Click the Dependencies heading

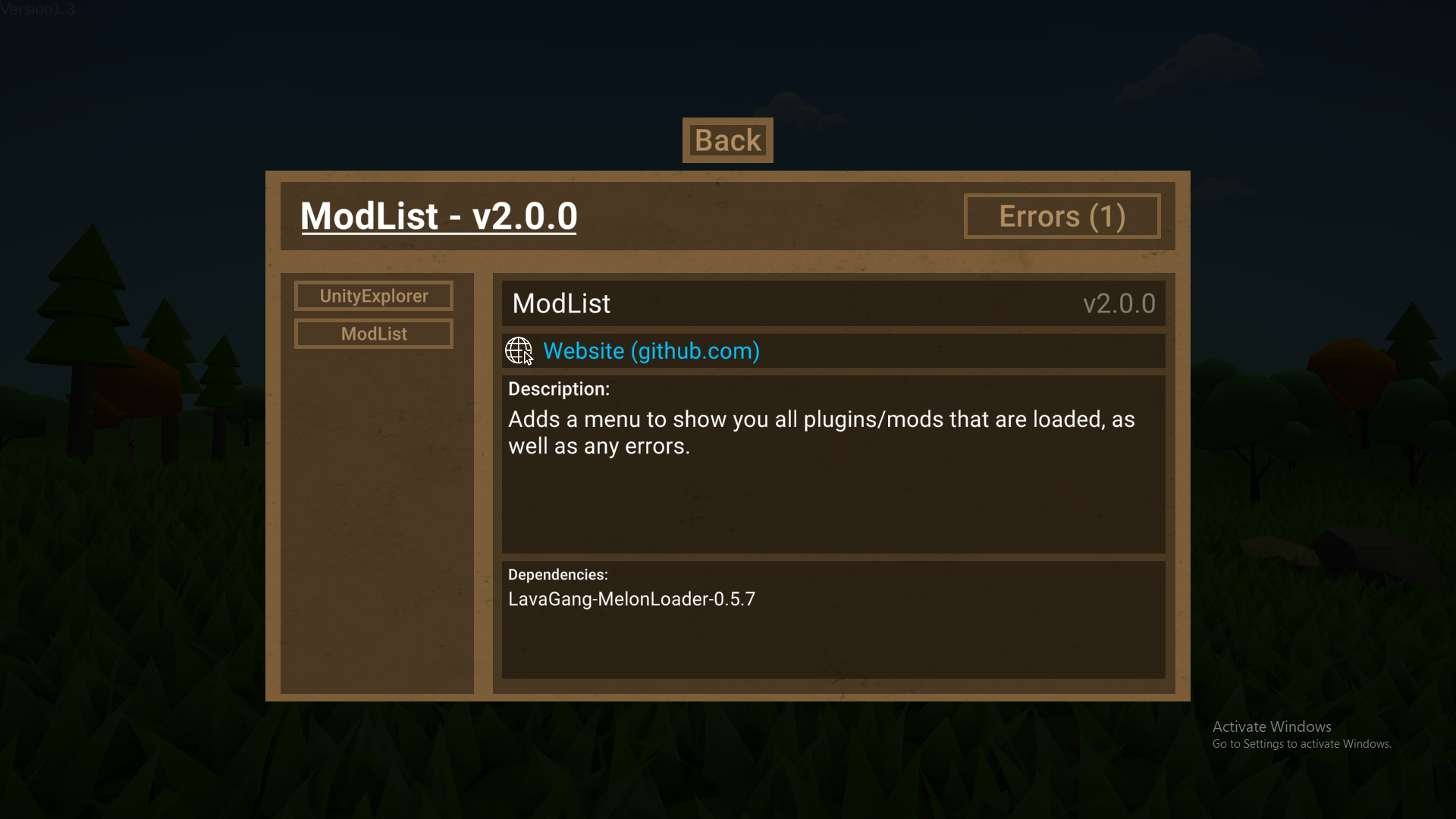pyautogui.click(x=557, y=575)
